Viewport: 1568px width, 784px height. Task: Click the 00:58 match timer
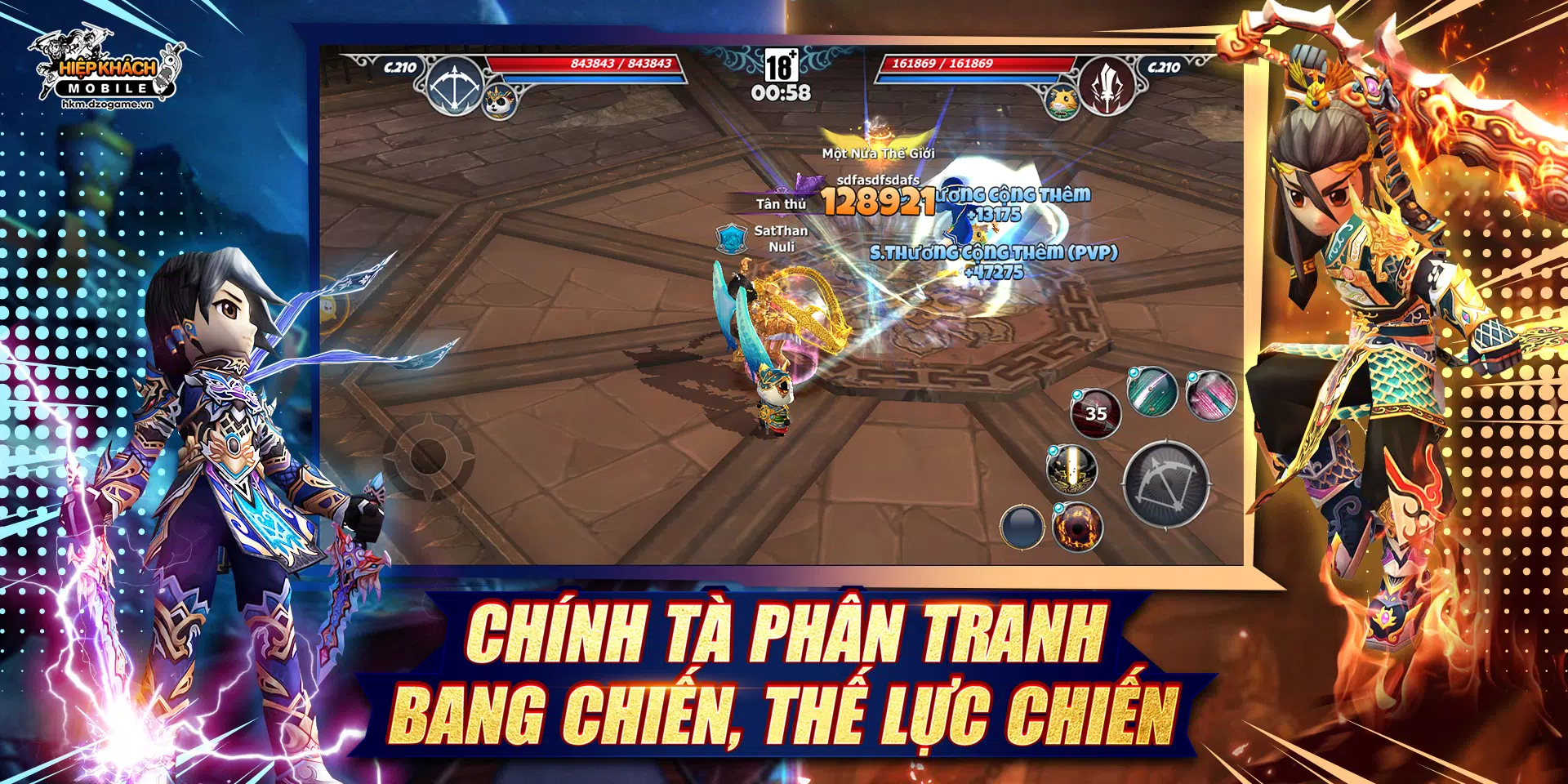[782, 94]
